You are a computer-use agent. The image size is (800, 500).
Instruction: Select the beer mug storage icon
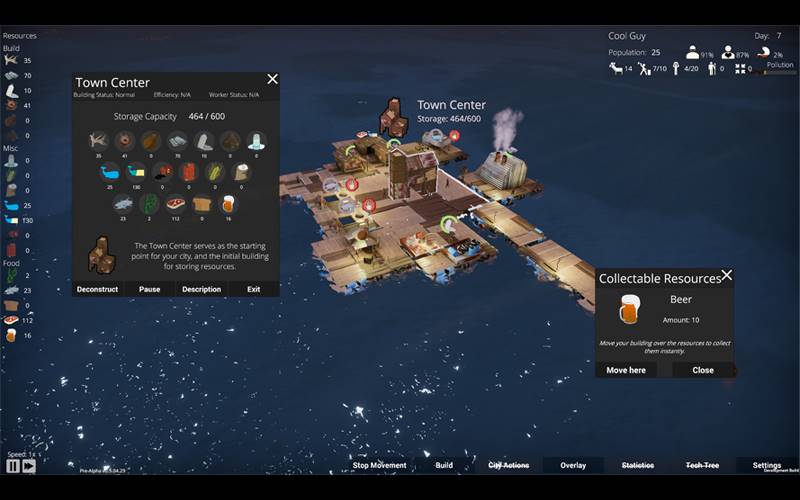click(x=228, y=202)
